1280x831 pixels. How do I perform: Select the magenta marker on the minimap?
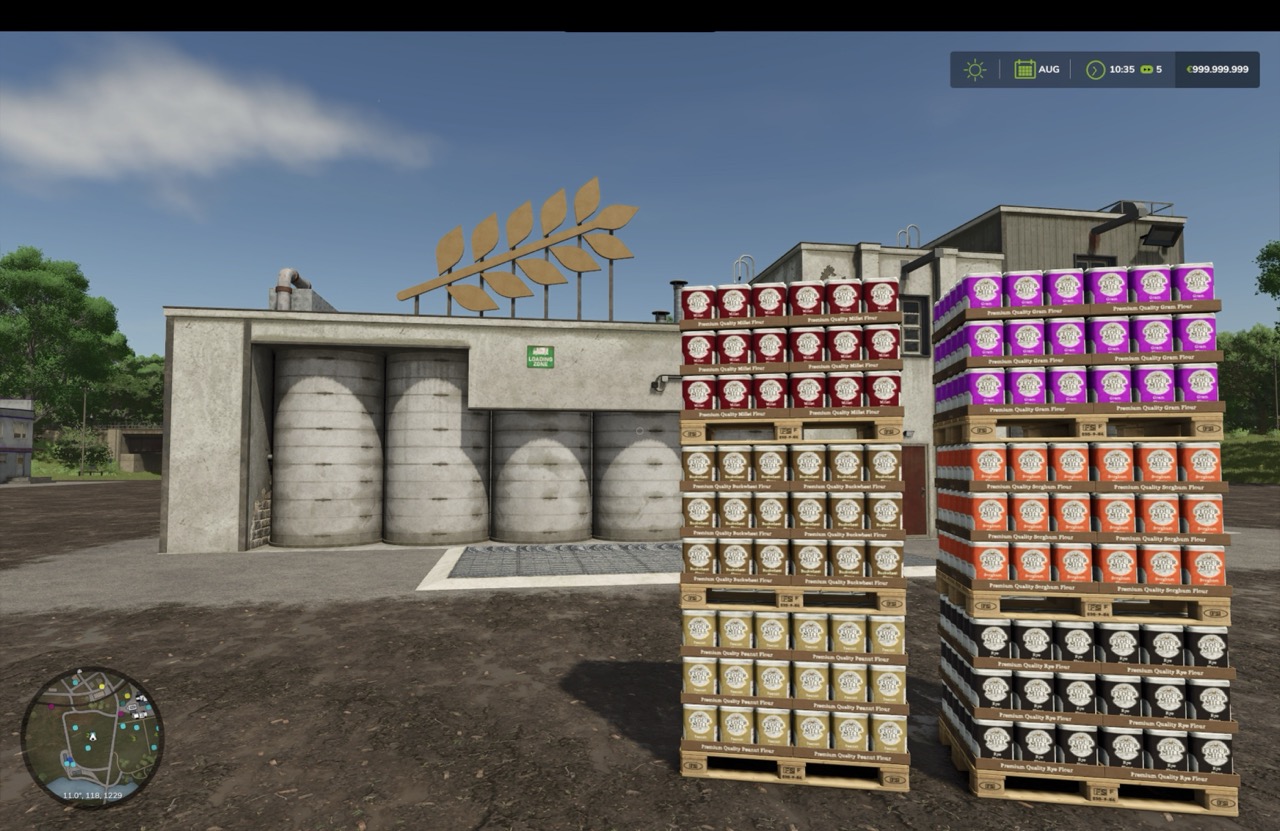click(51, 706)
